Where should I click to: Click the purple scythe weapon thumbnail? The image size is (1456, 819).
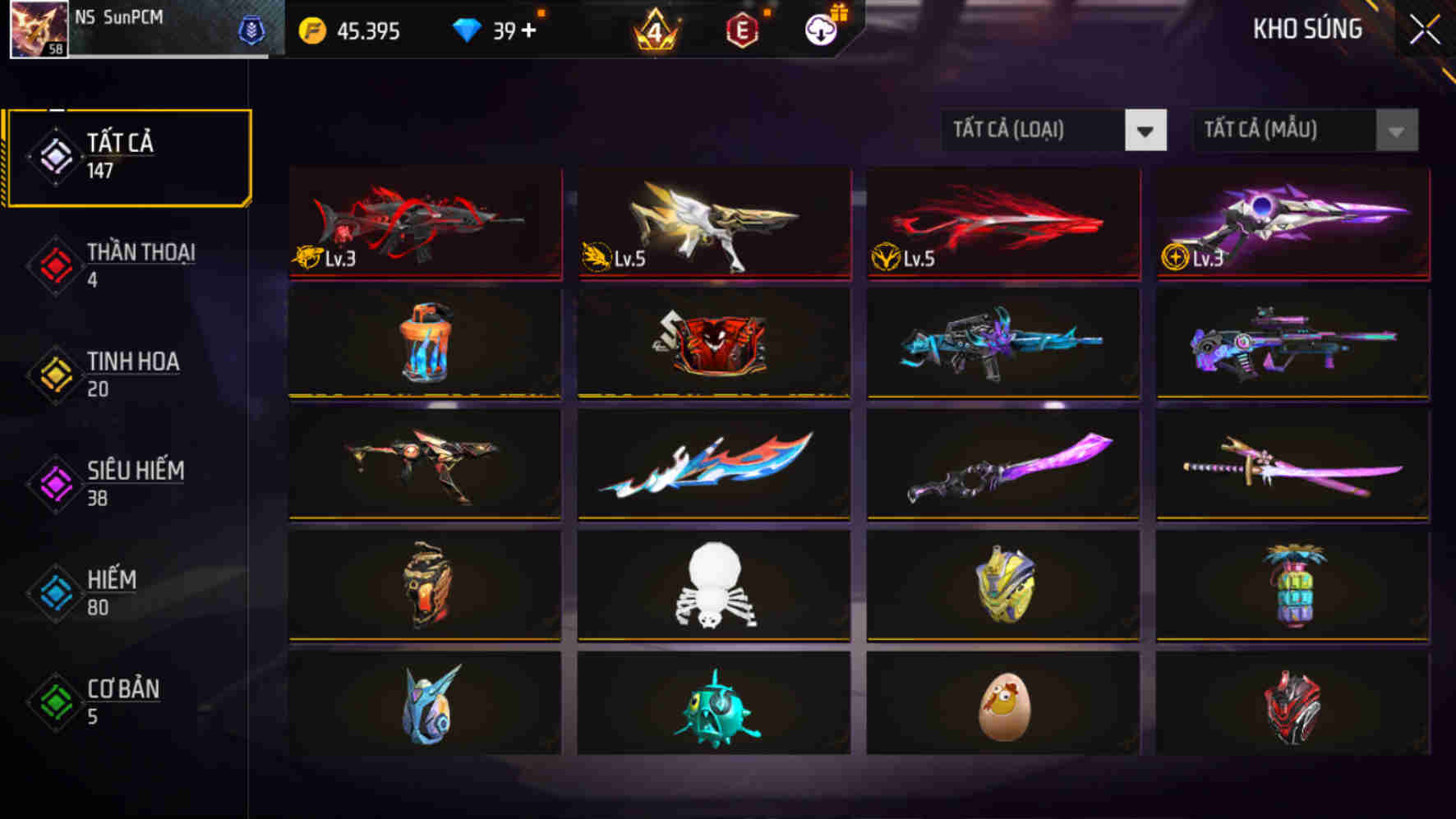(1002, 466)
